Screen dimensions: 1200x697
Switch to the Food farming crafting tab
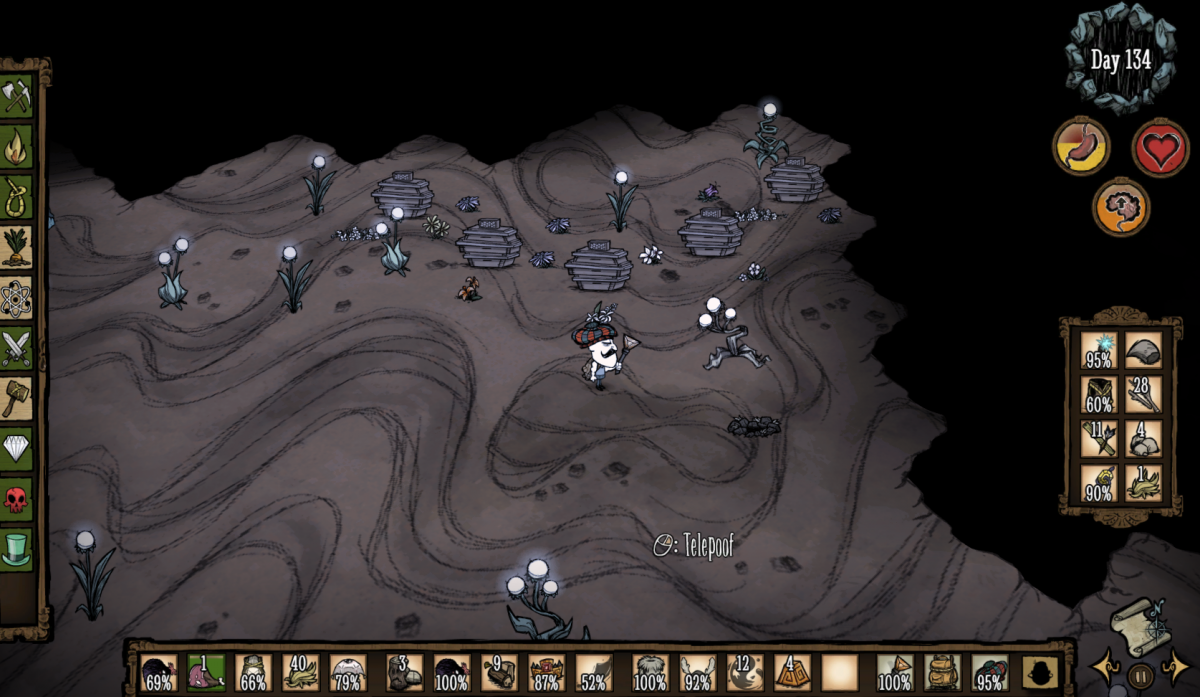[17, 247]
